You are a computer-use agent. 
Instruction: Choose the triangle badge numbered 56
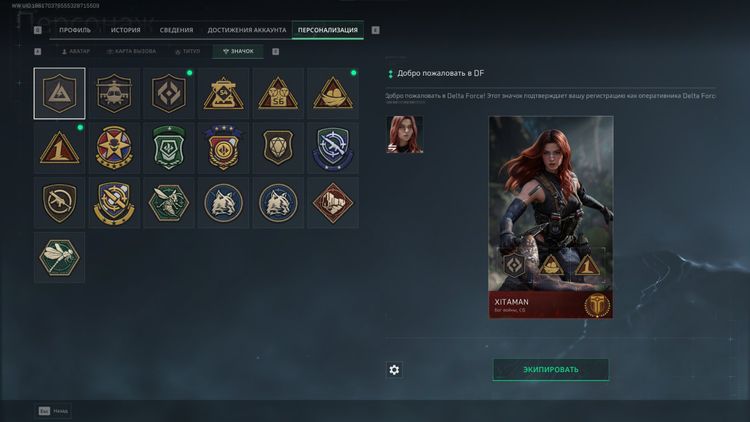pyautogui.click(x=278, y=94)
